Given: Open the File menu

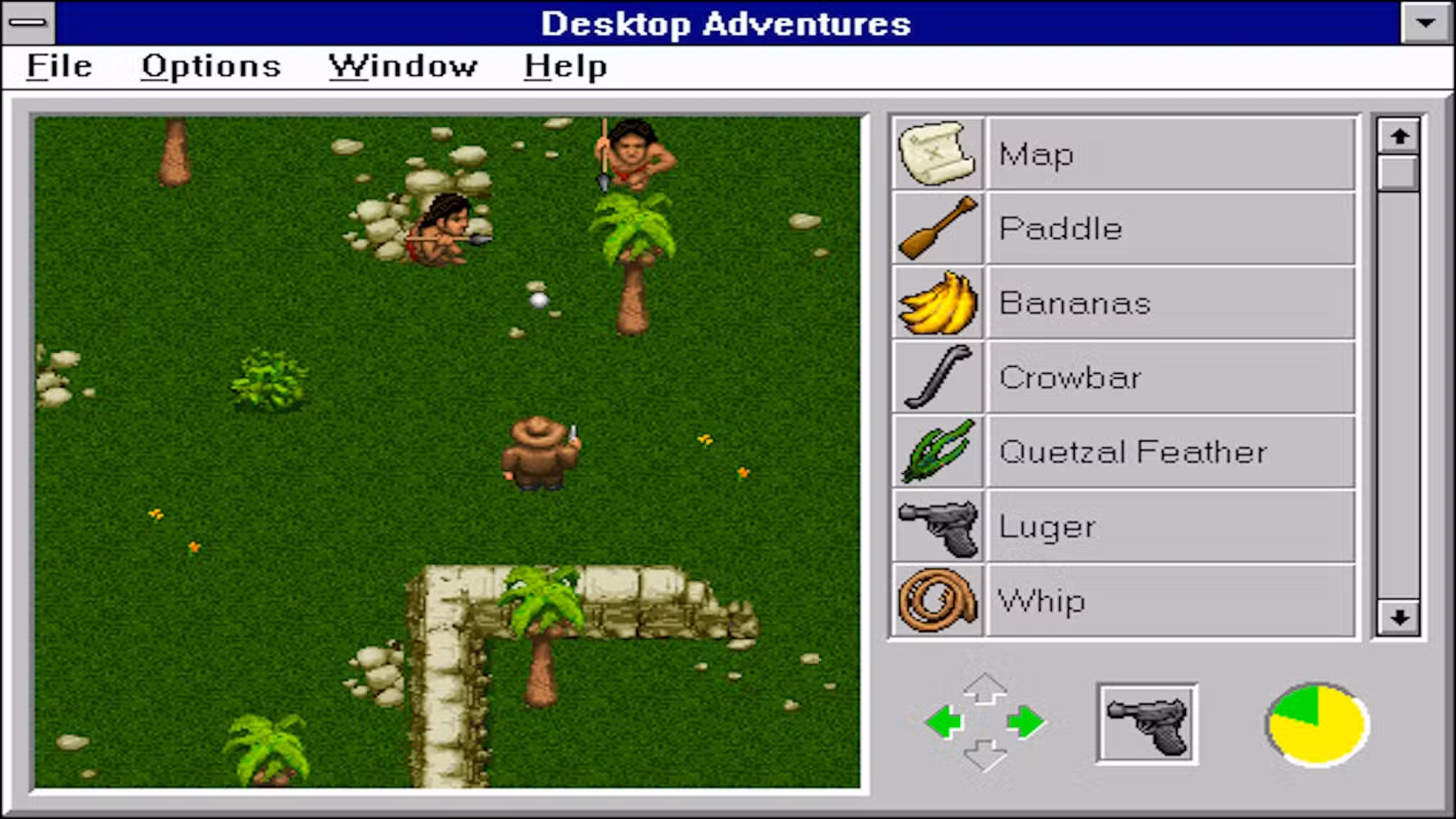Looking at the screenshot, I should pyautogui.click(x=57, y=65).
